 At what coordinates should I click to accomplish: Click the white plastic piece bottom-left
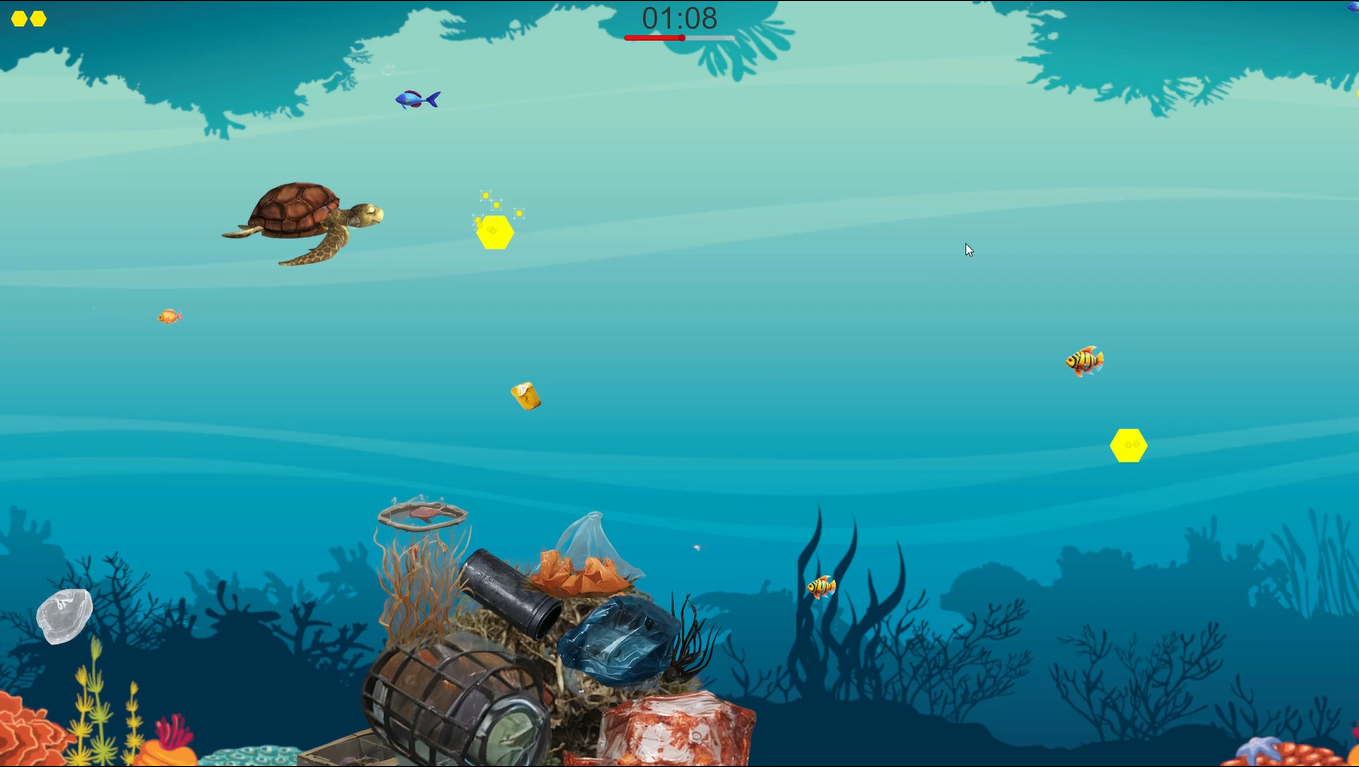coord(64,615)
